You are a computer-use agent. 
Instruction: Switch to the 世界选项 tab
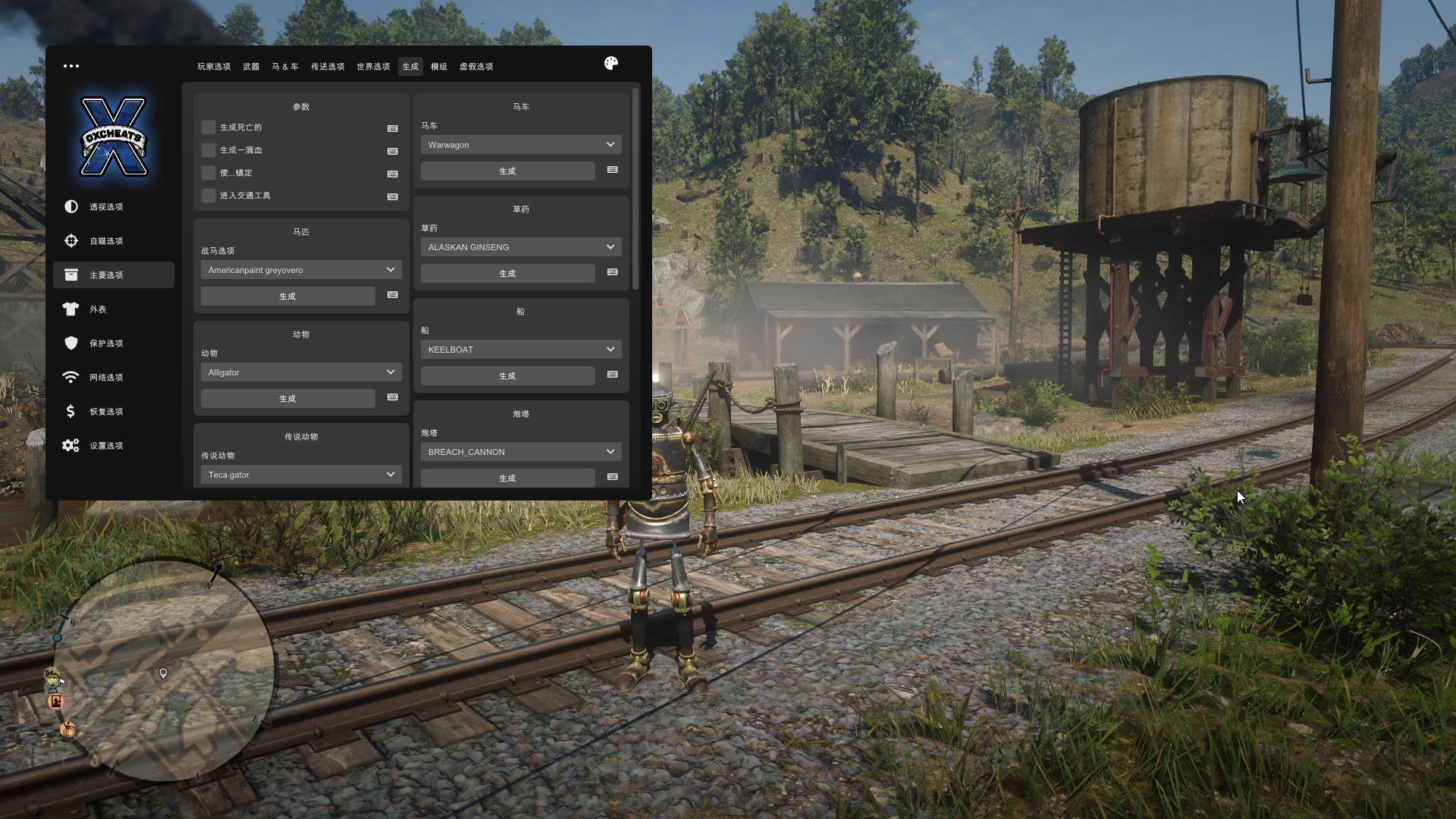(373, 67)
